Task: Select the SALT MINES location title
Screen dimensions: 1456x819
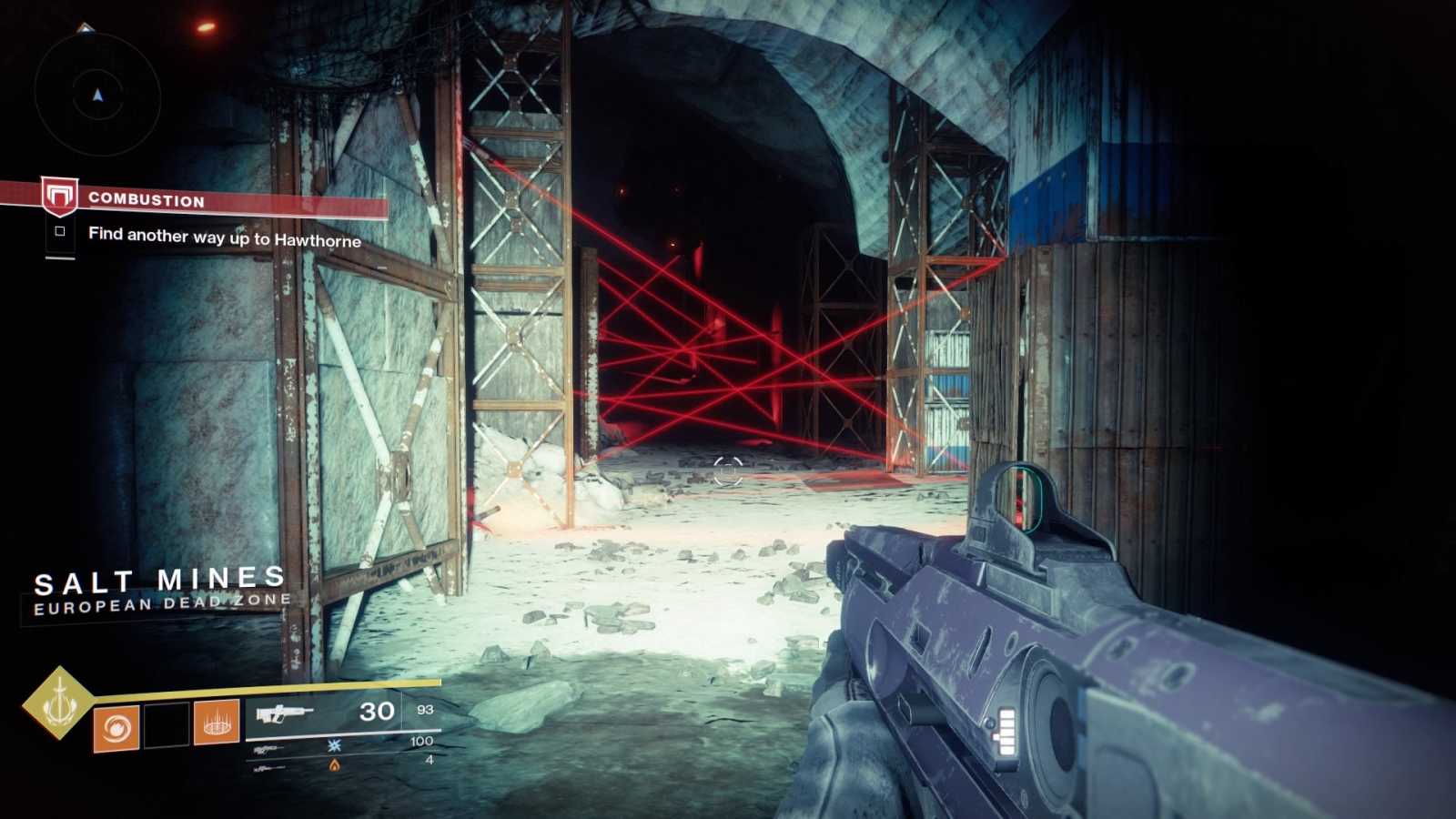Action: pos(157,578)
